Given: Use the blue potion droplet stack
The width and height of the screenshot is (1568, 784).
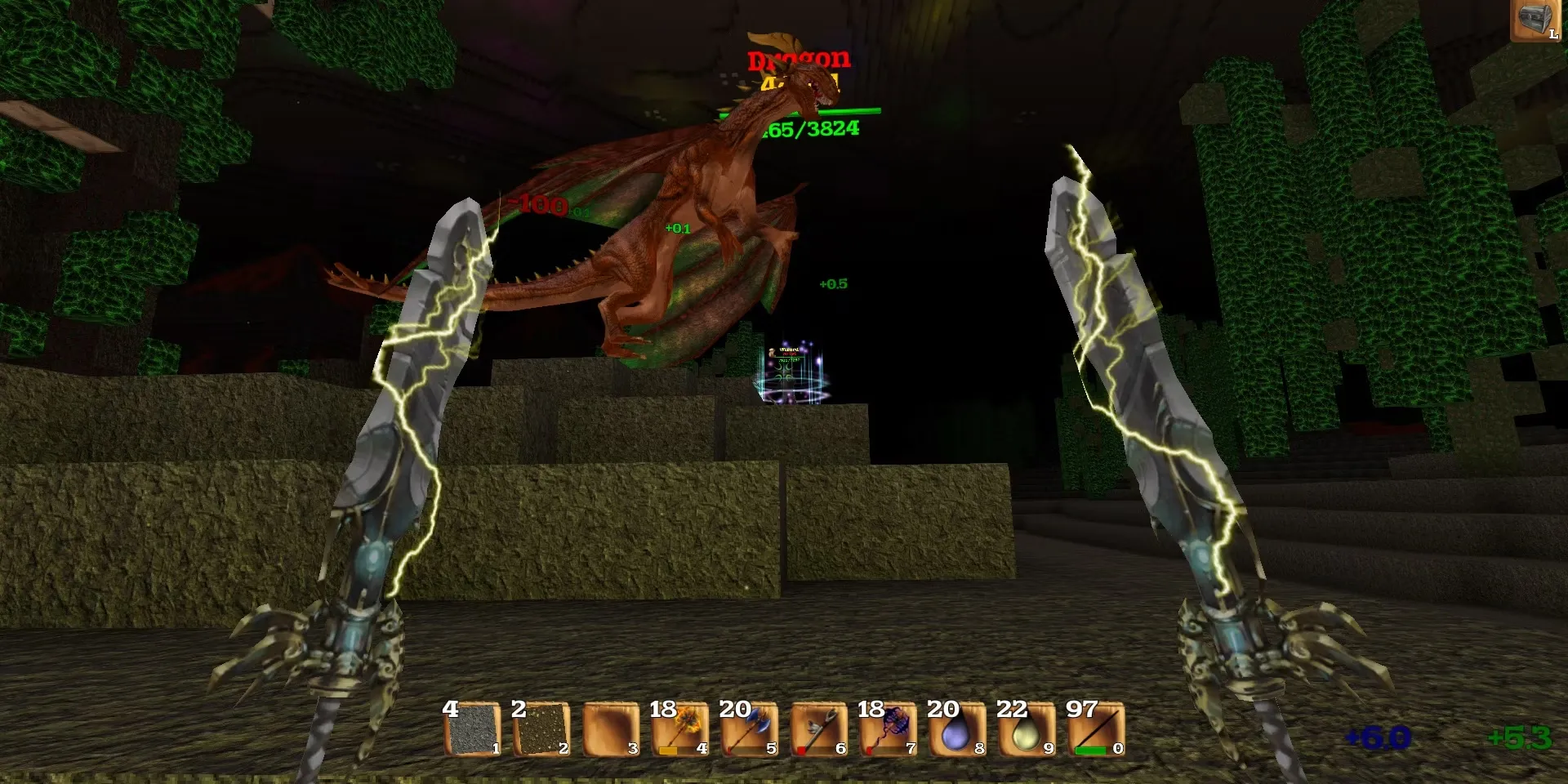Looking at the screenshot, I should (957, 729).
